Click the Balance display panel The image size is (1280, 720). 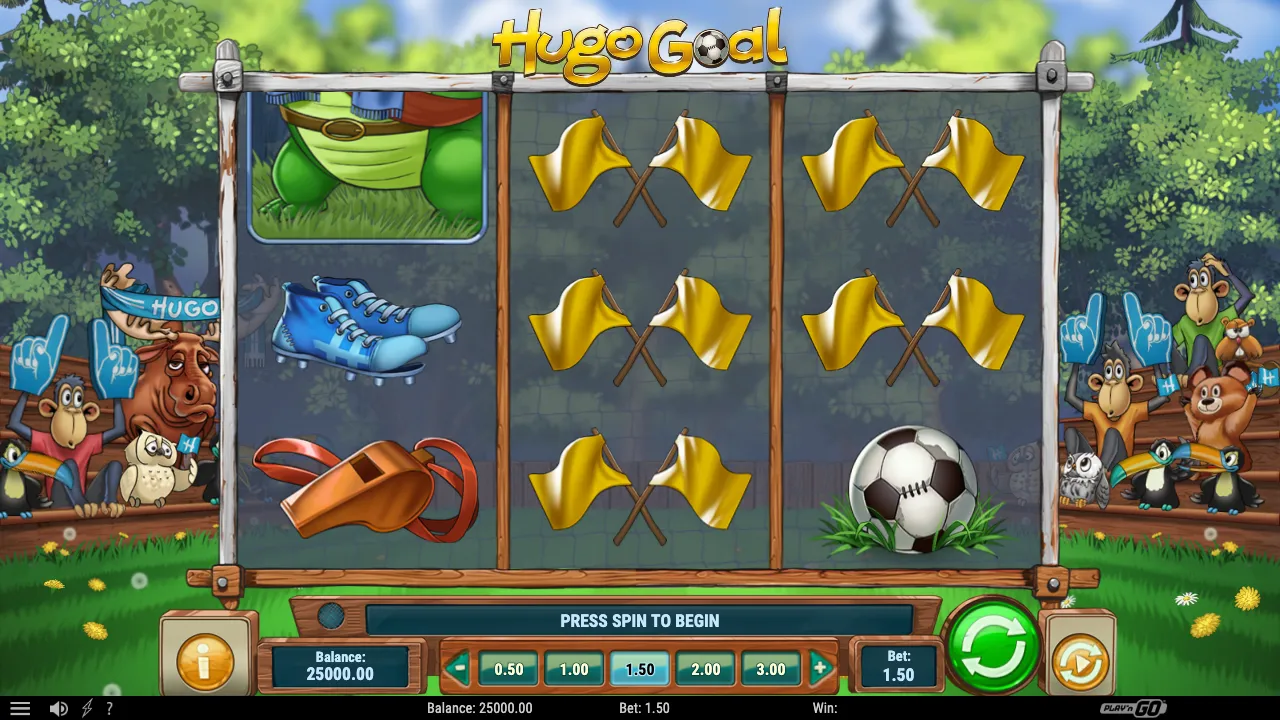tap(340, 662)
